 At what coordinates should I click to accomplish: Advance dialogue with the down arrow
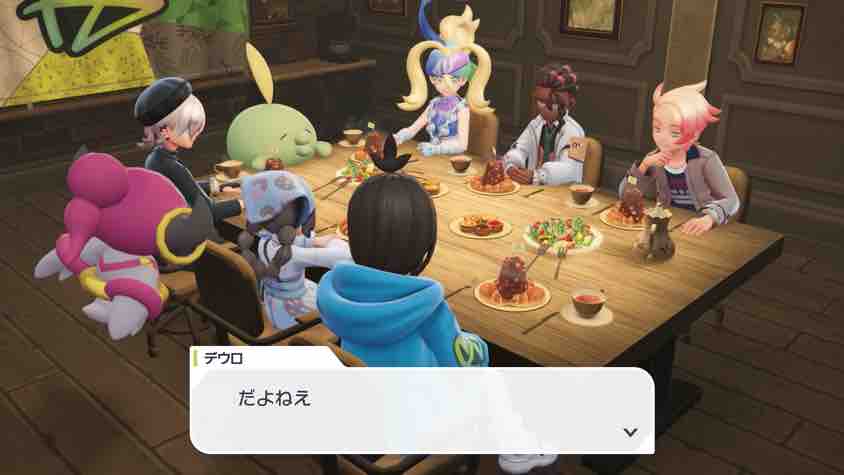(629, 432)
